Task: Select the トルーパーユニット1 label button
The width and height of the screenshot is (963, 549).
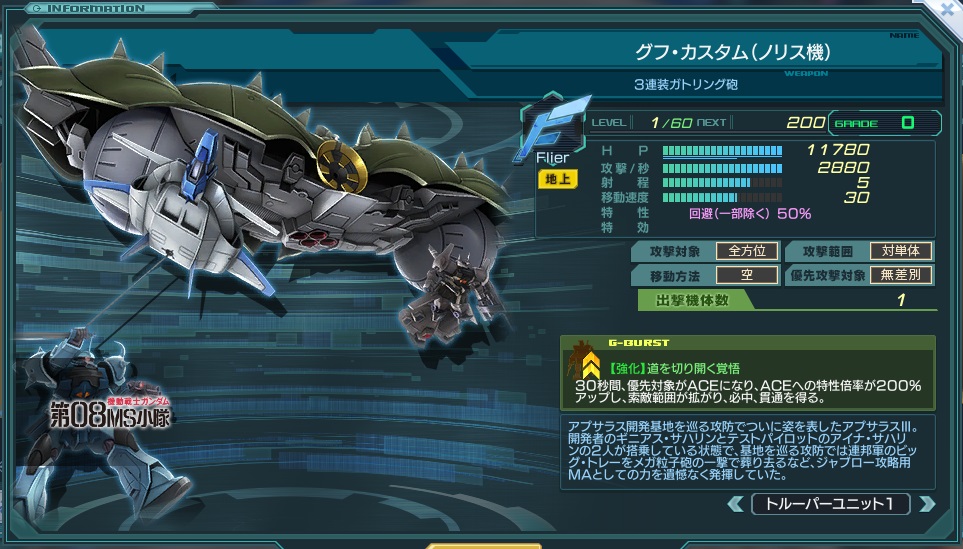Action: point(830,504)
